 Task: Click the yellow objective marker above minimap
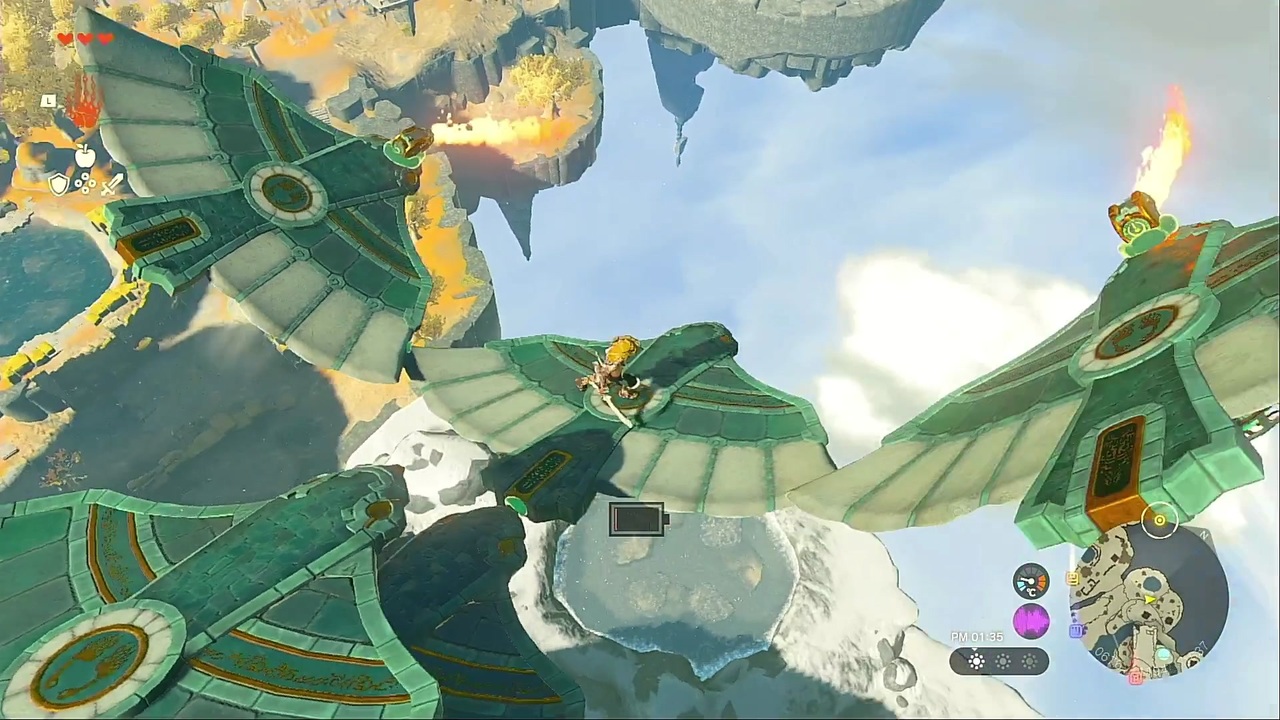pos(1160,520)
